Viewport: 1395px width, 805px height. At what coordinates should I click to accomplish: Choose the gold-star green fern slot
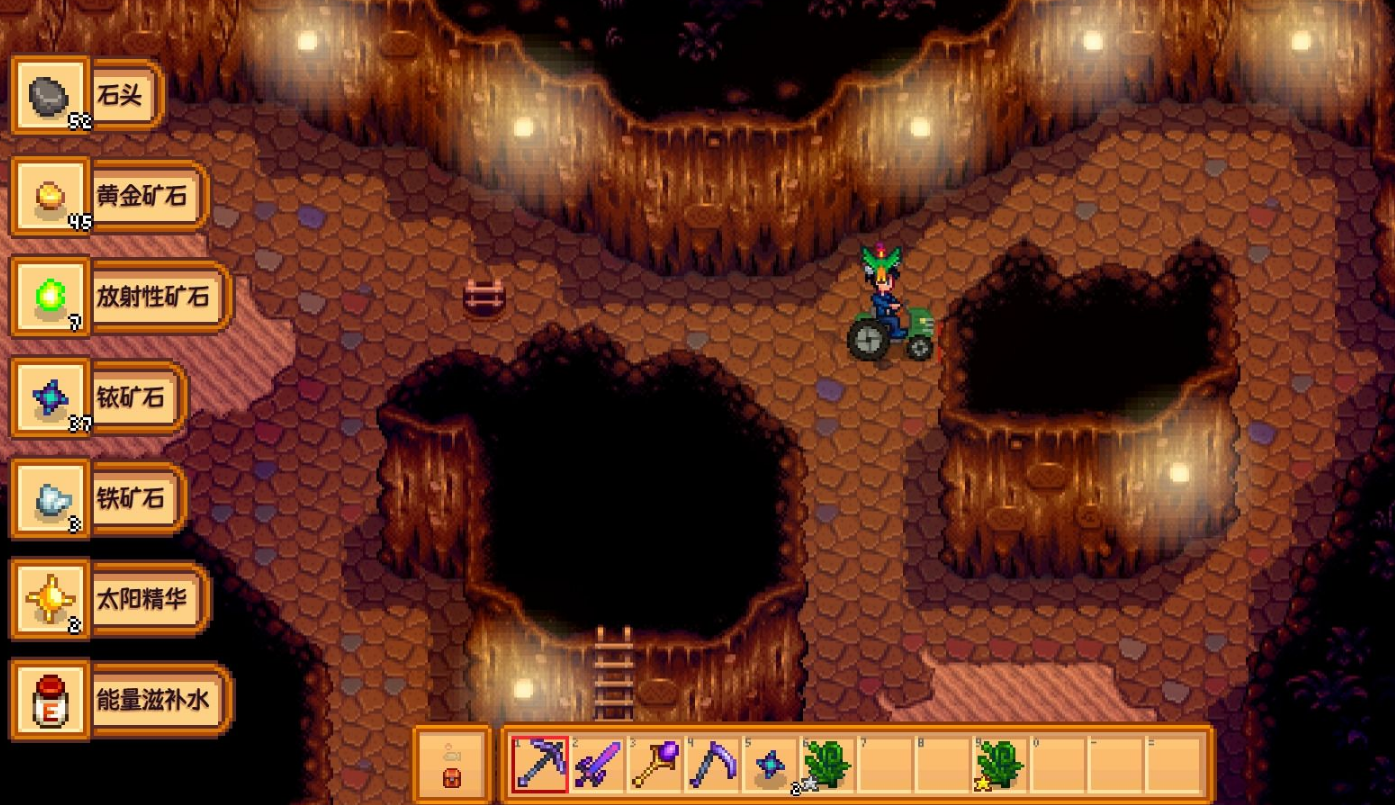pos(1001,765)
